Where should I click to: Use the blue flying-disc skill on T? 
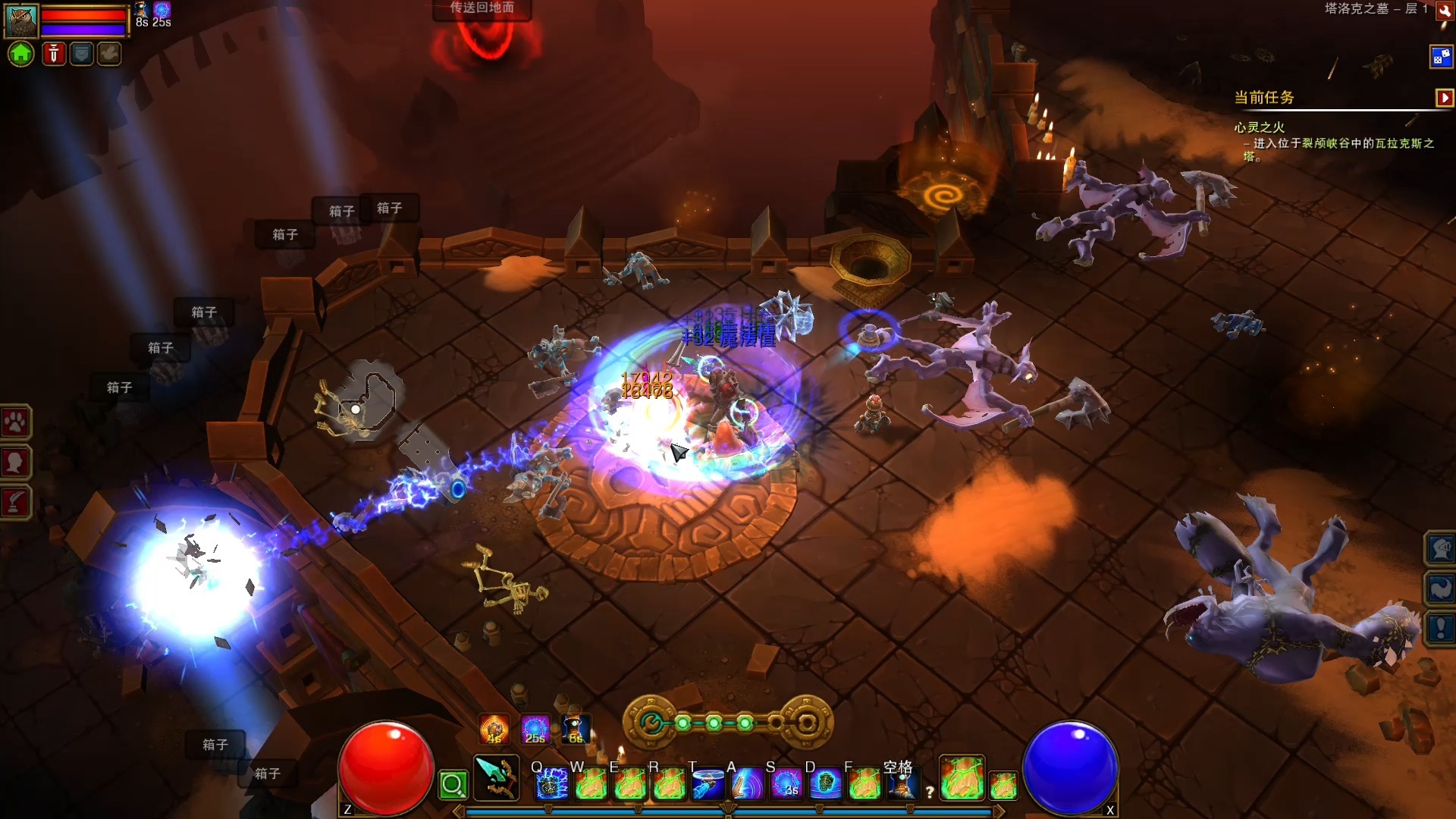pos(708,784)
